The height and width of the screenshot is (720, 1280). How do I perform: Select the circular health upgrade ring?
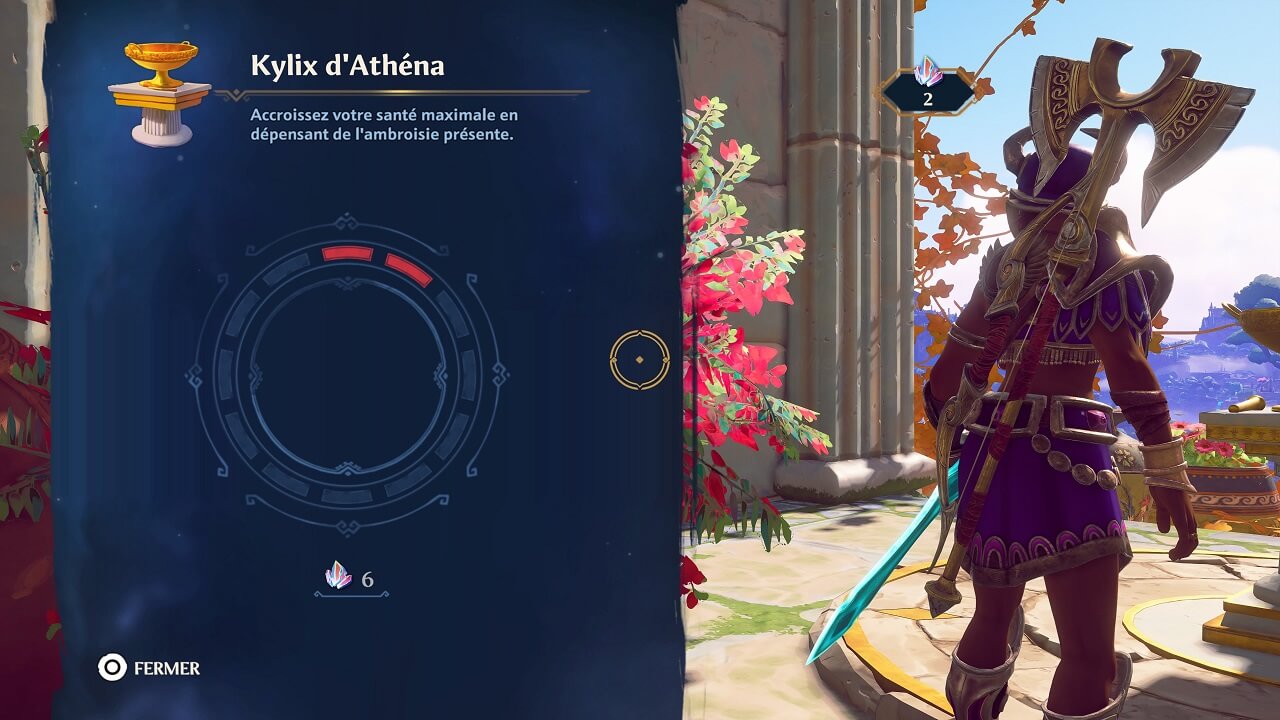pos(347,374)
